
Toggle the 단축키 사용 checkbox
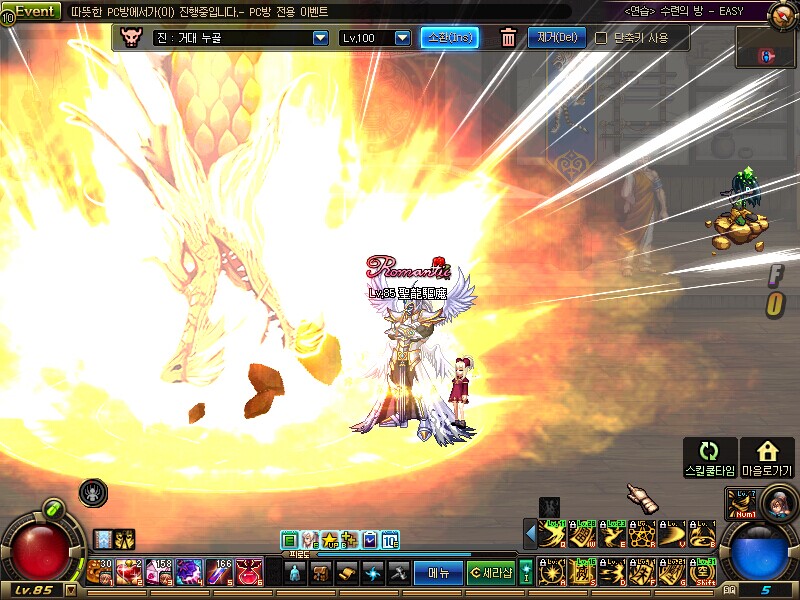tap(601, 38)
